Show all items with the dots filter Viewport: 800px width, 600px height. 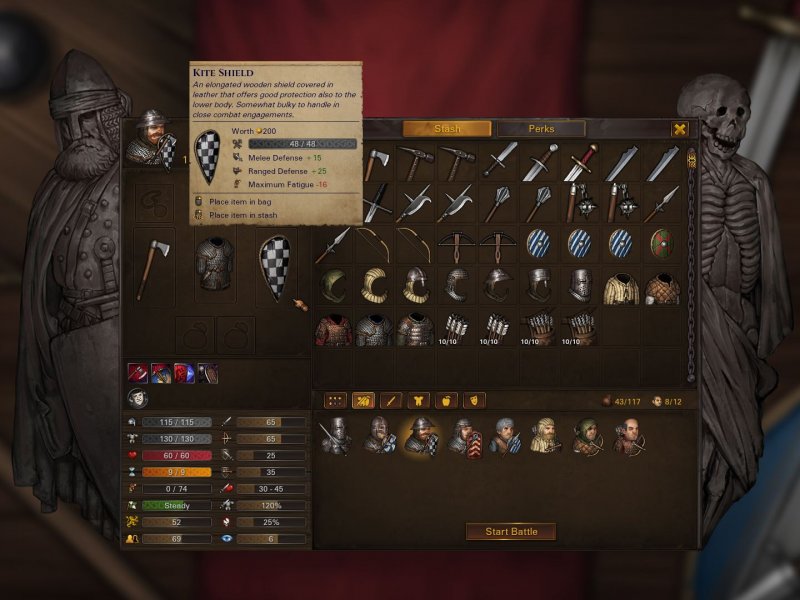(x=336, y=400)
